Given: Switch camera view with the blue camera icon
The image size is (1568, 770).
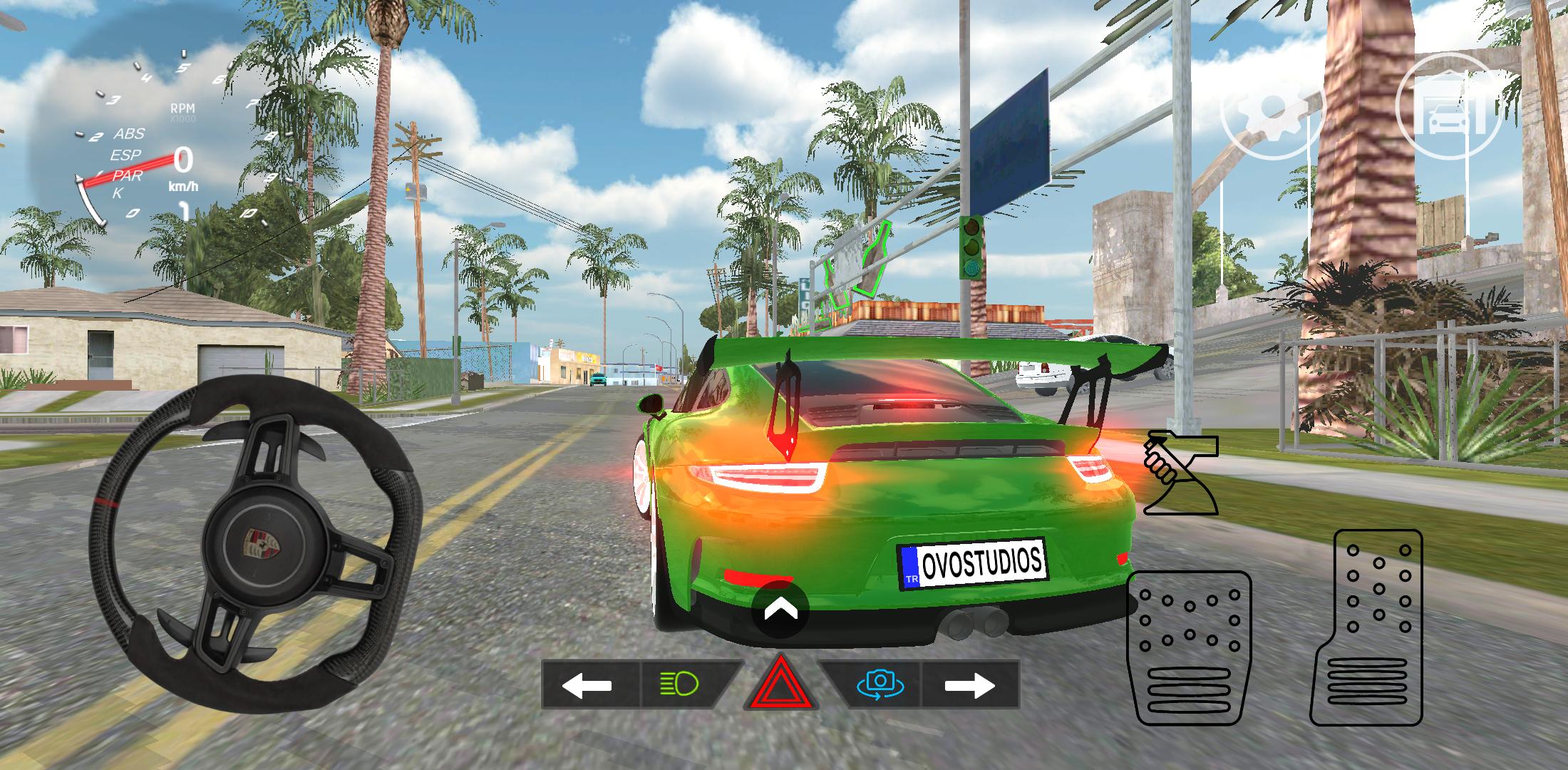Looking at the screenshot, I should pyautogui.click(x=880, y=685).
